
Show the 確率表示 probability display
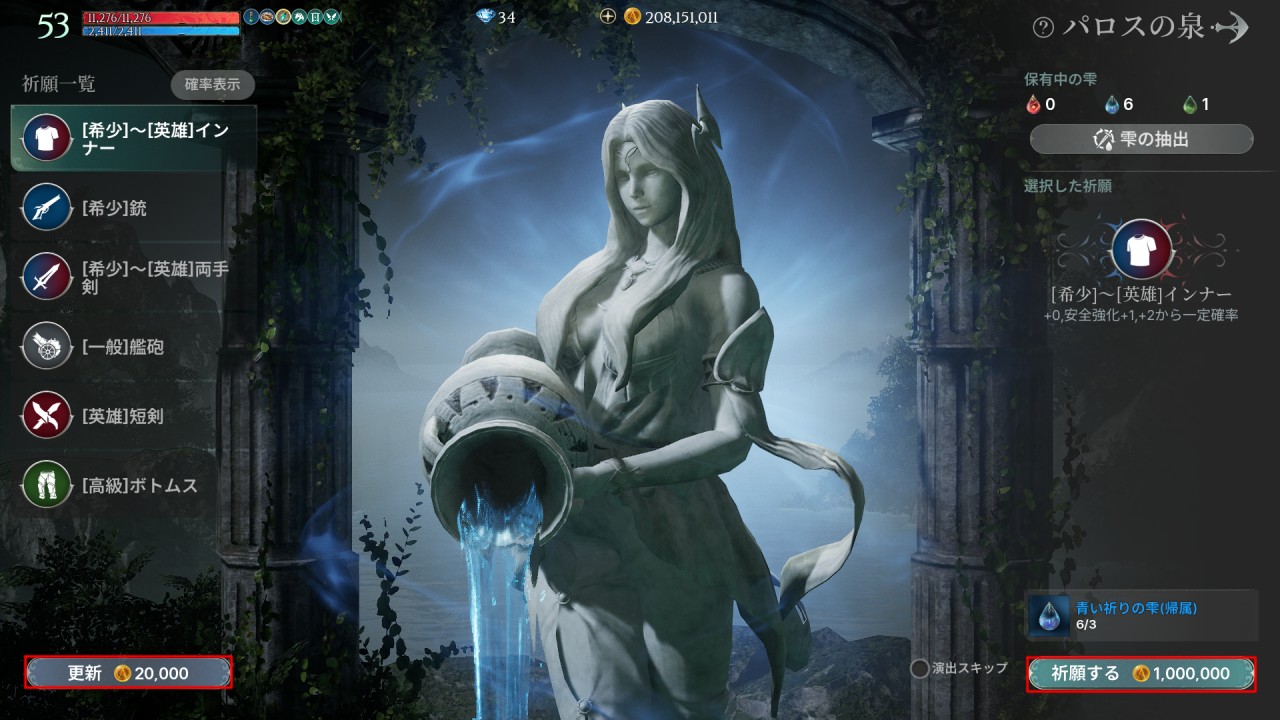pyautogui.click(x=212, y=85)
